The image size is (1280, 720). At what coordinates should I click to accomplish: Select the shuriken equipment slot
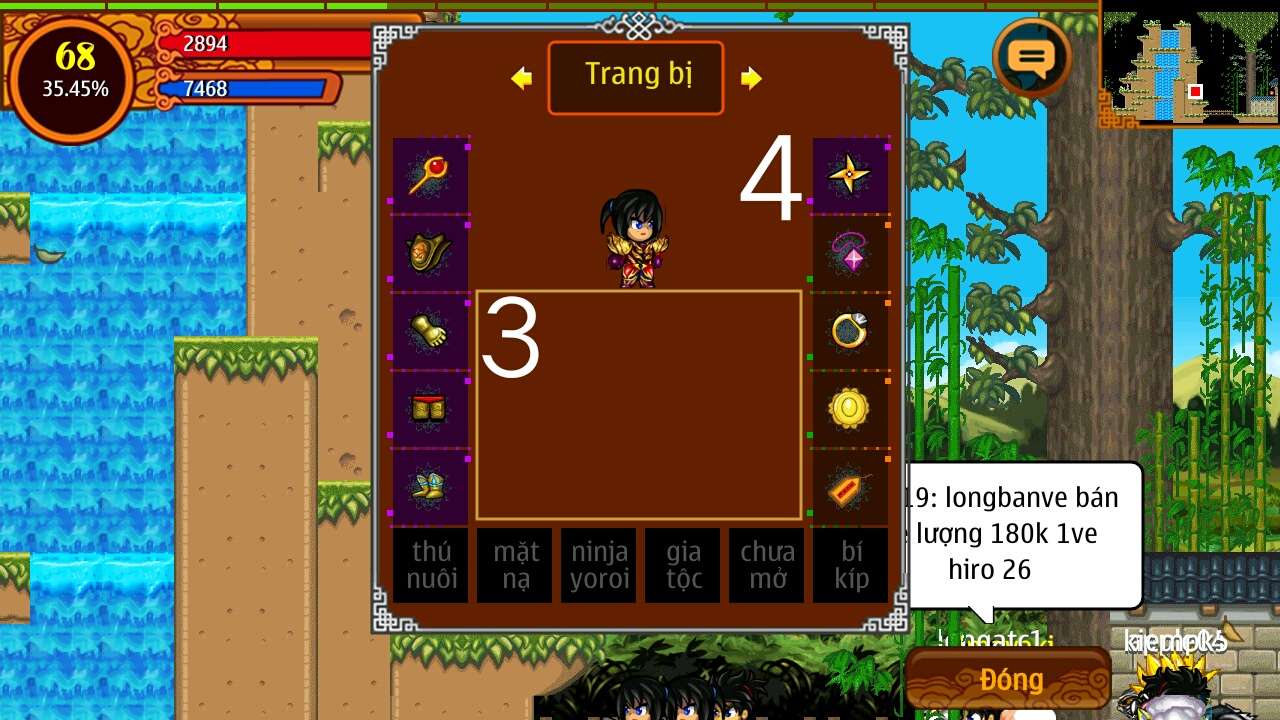pyautogui.click(x=850, y=175)
